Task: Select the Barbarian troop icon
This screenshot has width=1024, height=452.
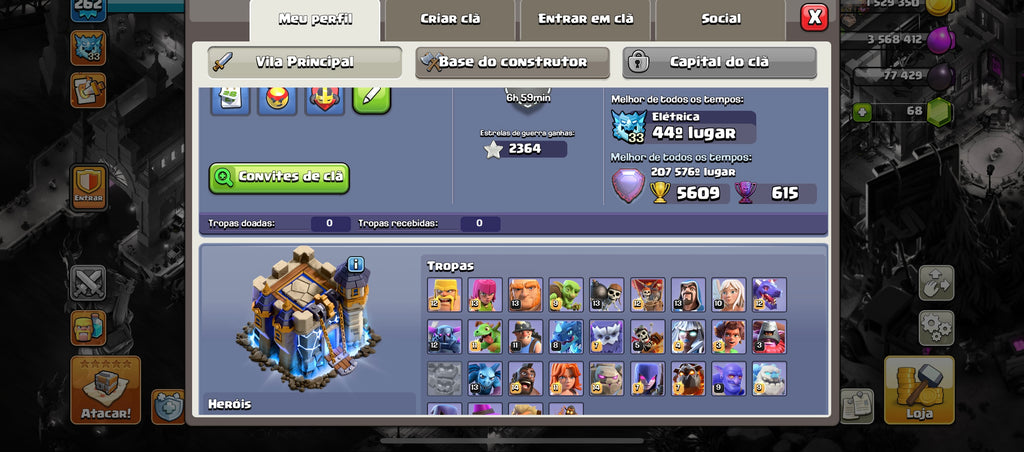Action: [x=444, y=295]
